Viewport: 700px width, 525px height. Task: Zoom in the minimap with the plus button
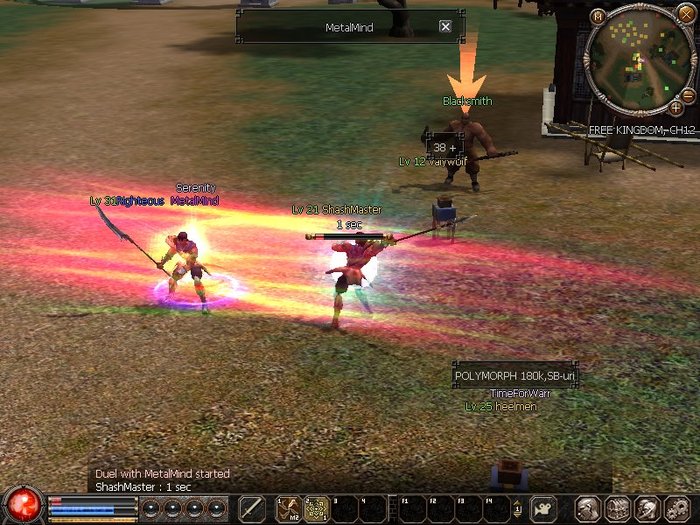(676, 107)
